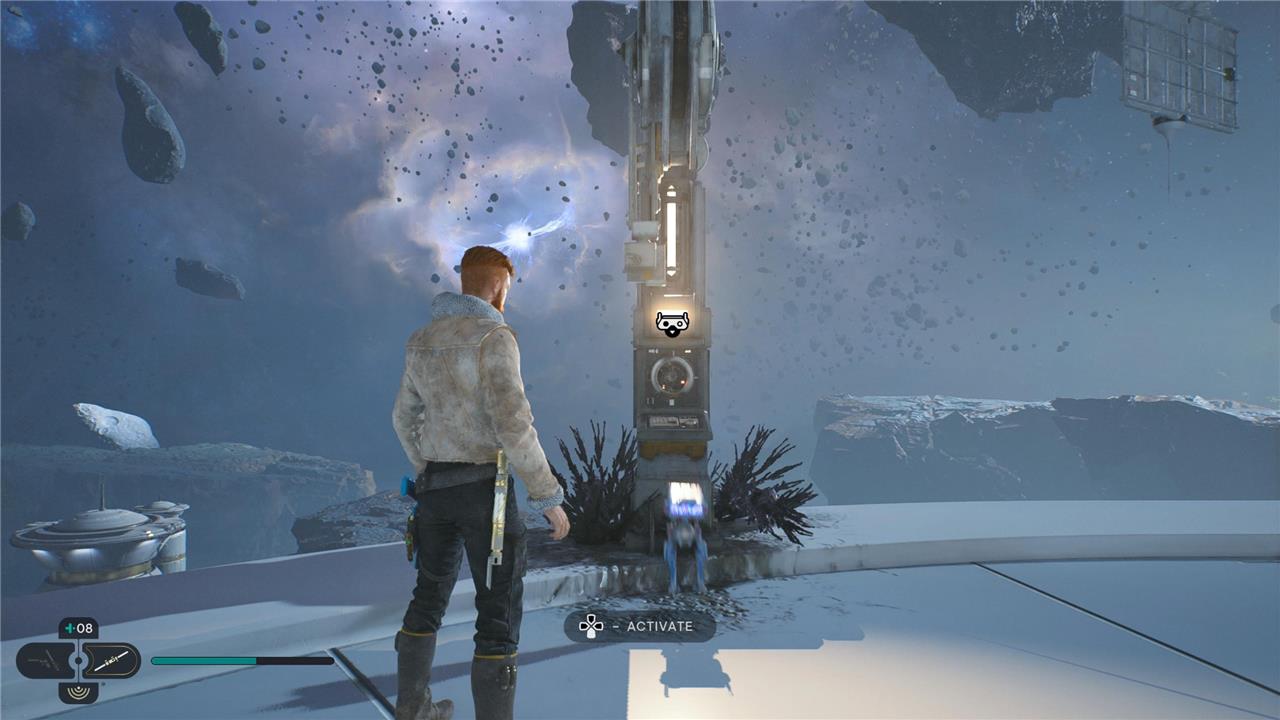Select the double-bladed lightsaber stance
The image size is (1280, 720).
tap(110, 660)
